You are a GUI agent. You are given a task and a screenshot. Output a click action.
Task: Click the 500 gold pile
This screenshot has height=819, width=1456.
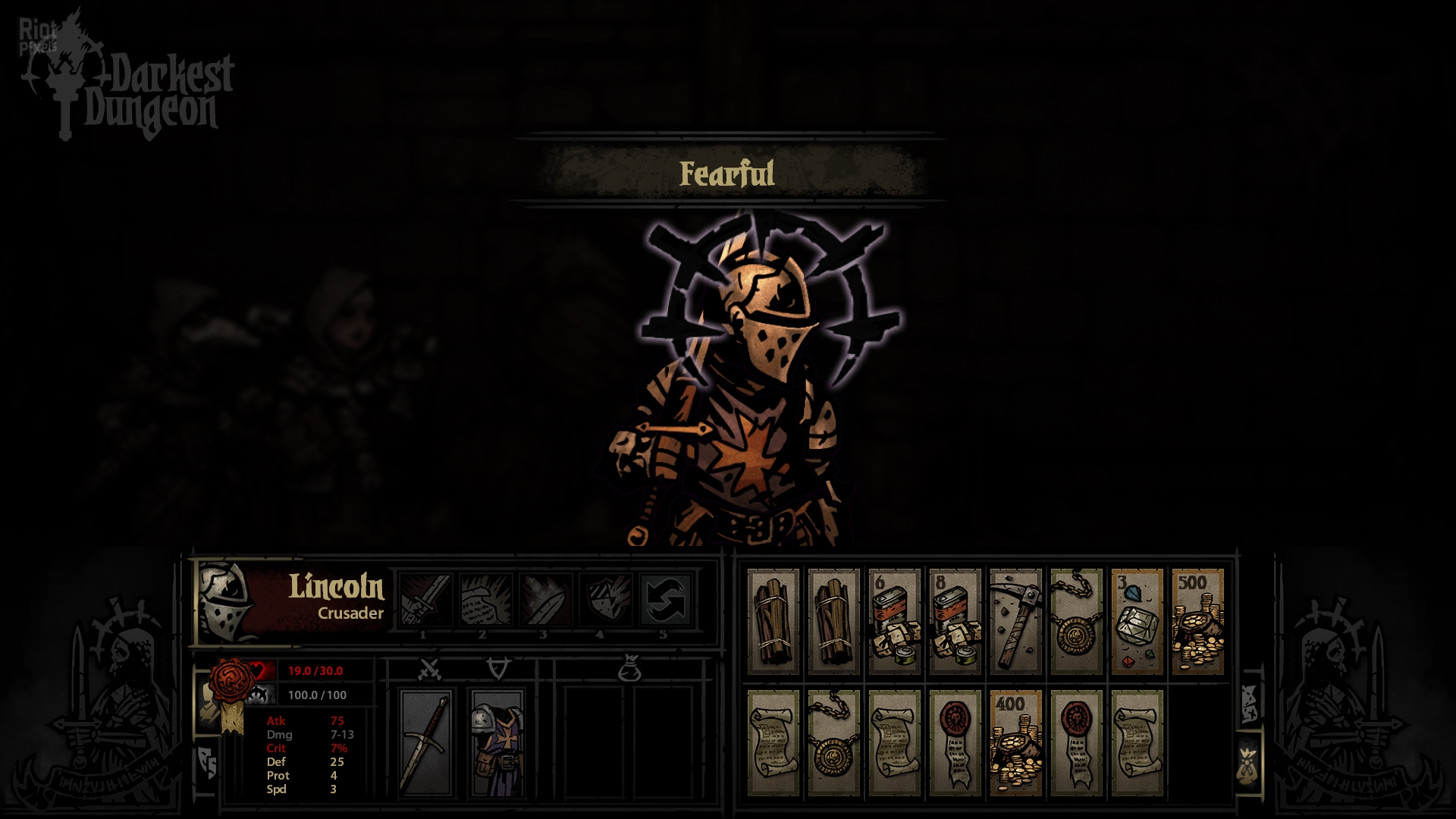pos(1198,622)
